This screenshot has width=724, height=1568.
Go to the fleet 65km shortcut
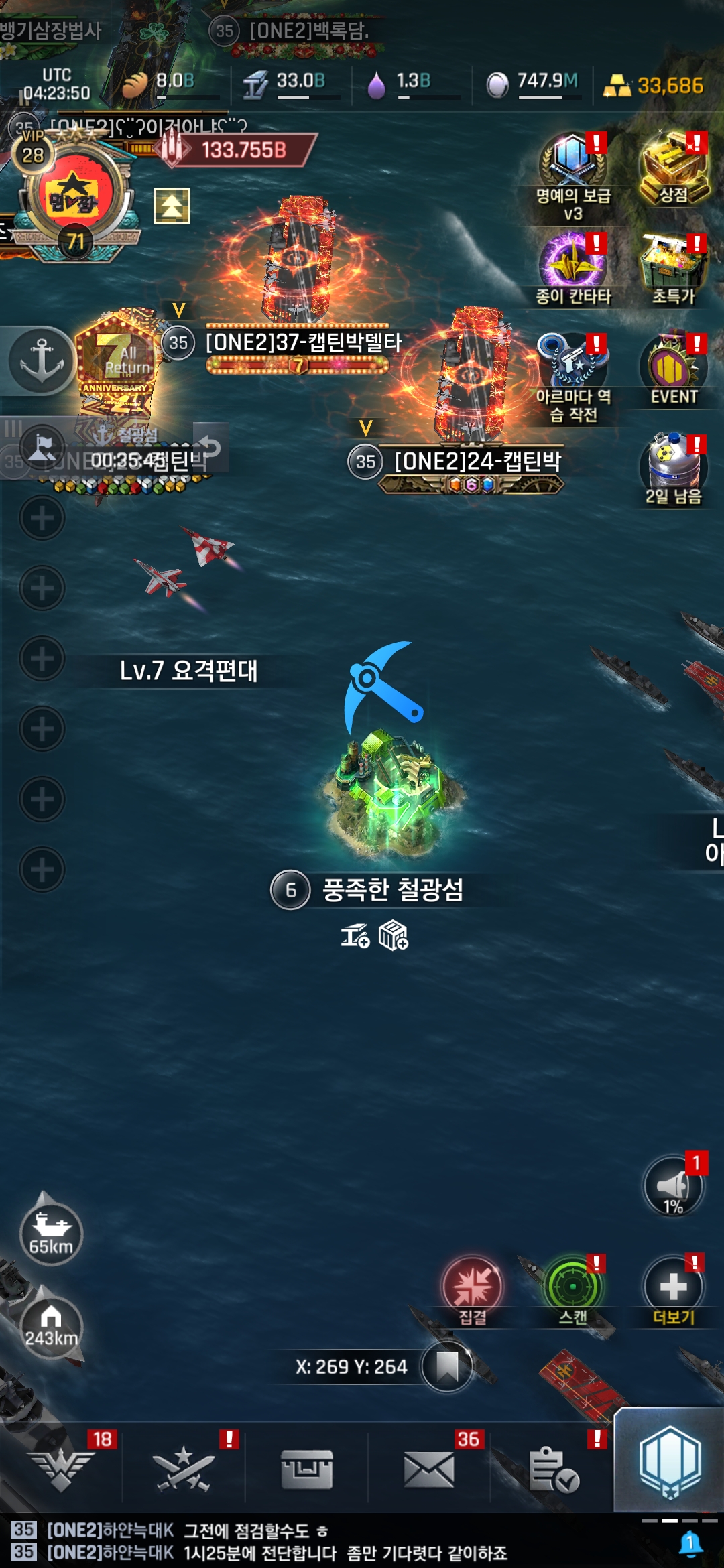[x=51, y=1233]
